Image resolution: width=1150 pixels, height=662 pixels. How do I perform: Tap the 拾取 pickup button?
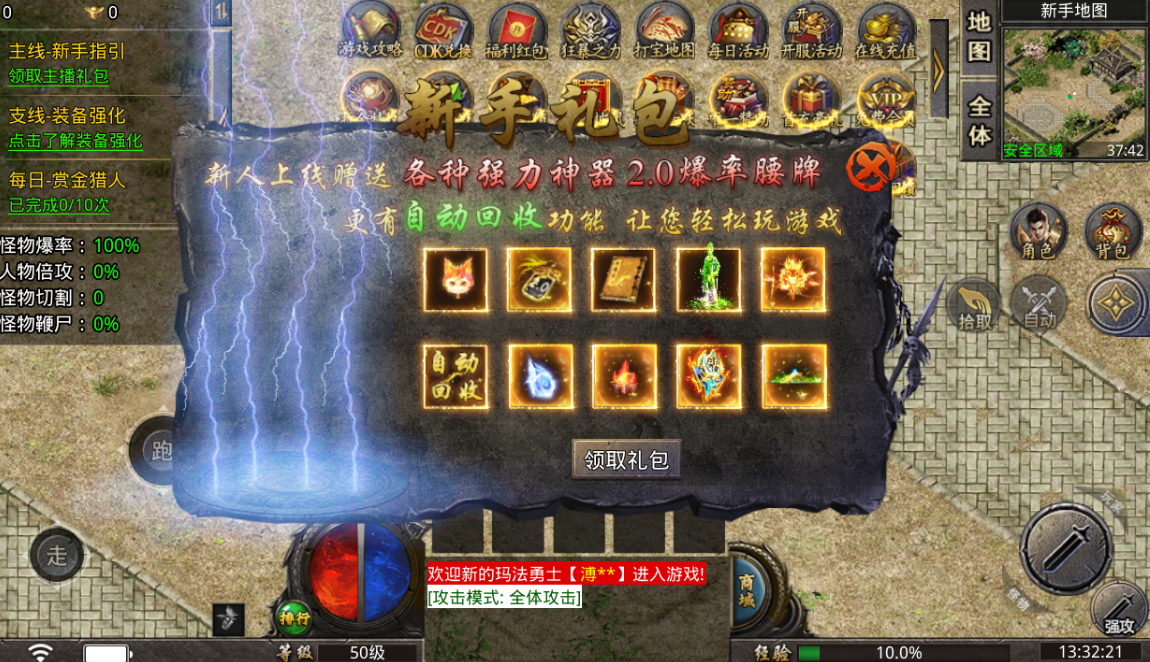click(975, 305)
